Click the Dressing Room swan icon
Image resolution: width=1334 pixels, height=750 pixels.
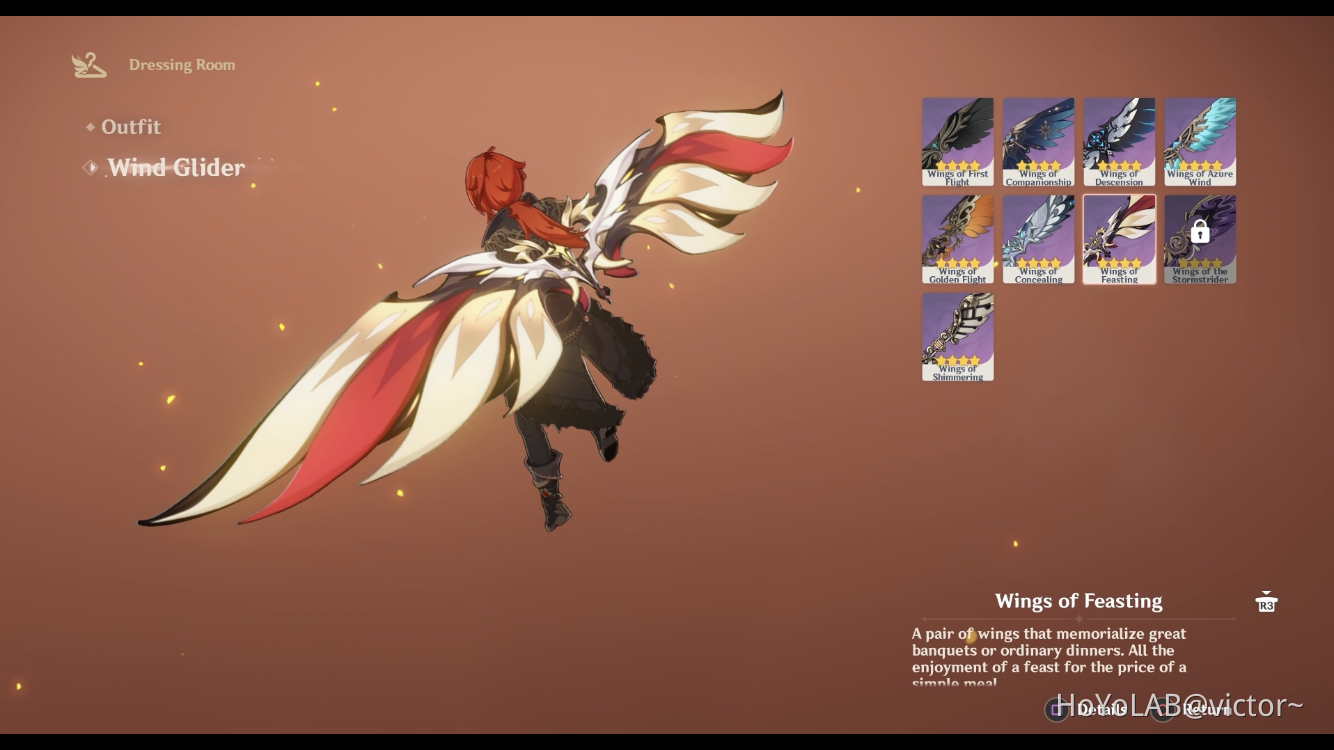(x=89, y=63)
